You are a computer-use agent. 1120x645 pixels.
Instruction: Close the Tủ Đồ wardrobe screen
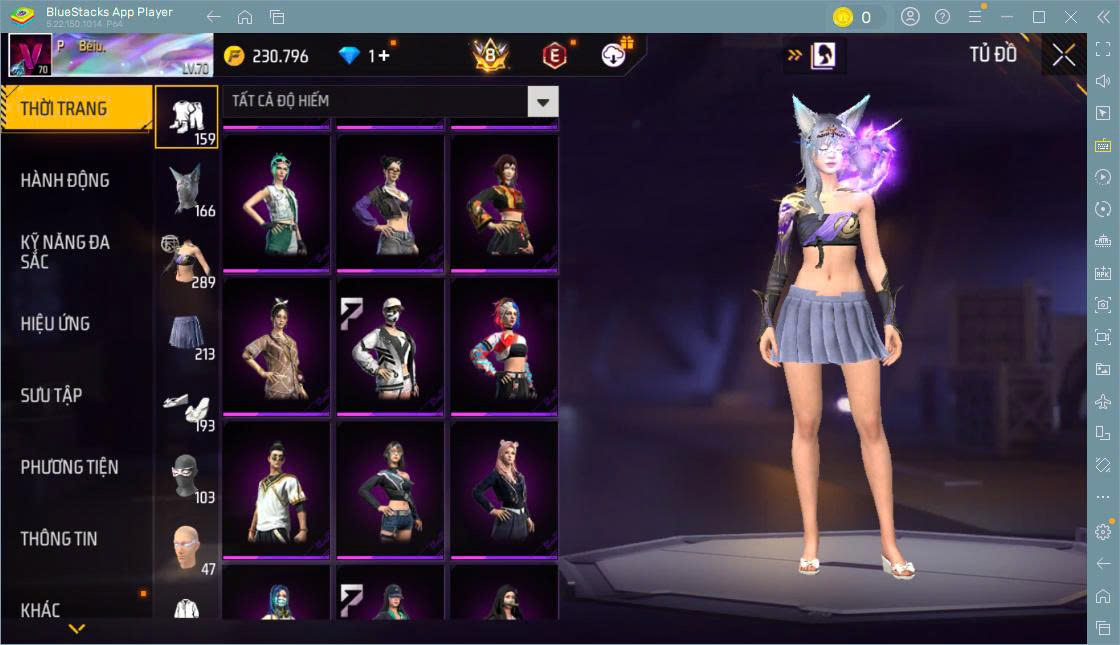pos(1064,55)
